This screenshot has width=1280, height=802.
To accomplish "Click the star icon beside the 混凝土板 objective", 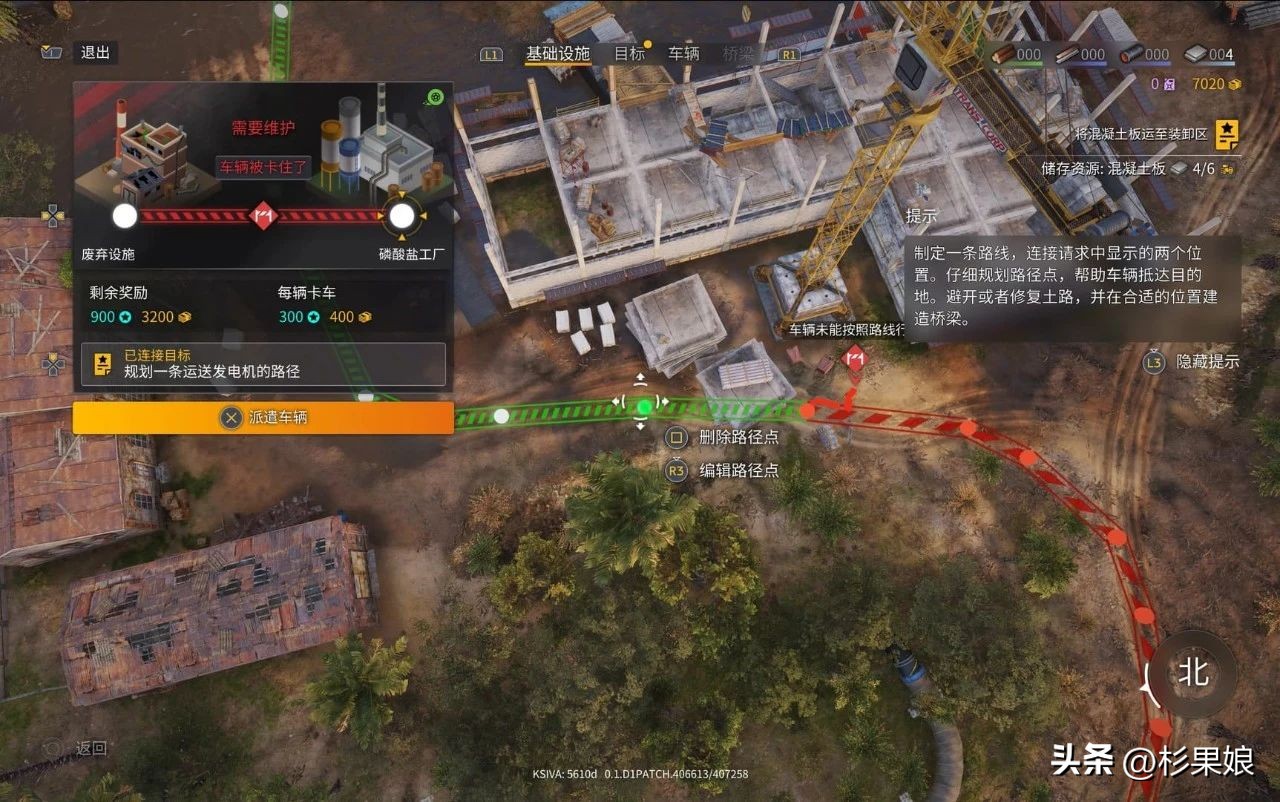I will (1226, 133).
